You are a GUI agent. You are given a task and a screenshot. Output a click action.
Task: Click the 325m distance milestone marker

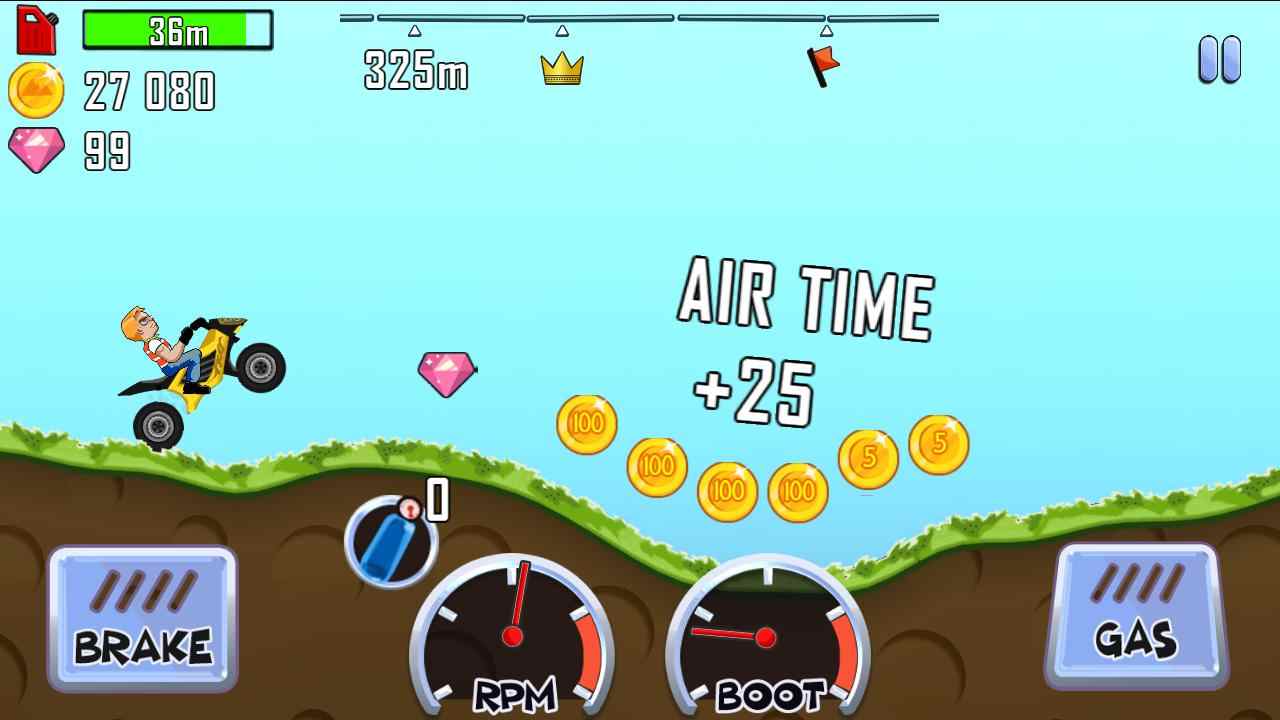[x=413, y=72]
